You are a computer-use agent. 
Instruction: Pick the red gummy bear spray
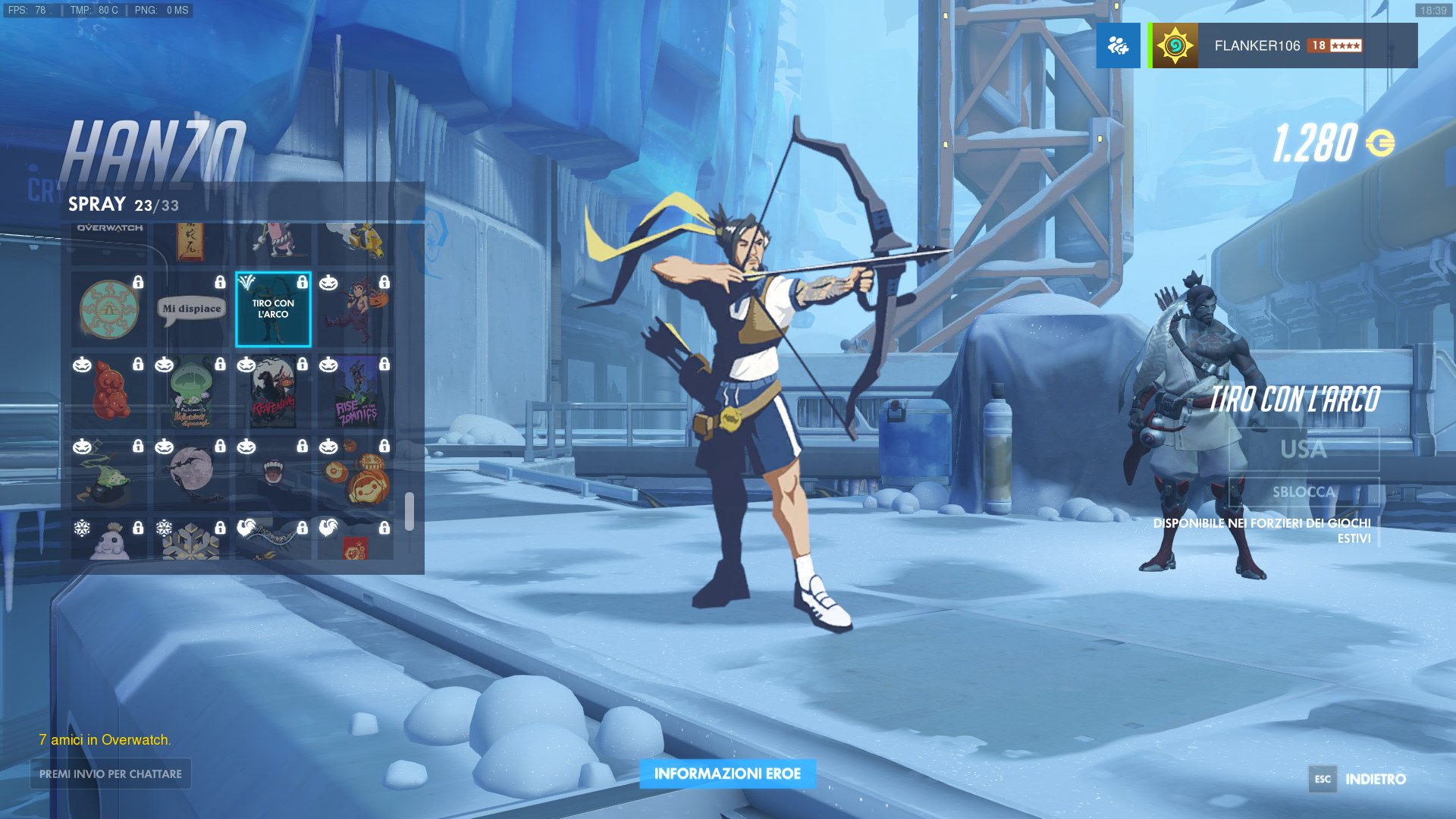109,391
